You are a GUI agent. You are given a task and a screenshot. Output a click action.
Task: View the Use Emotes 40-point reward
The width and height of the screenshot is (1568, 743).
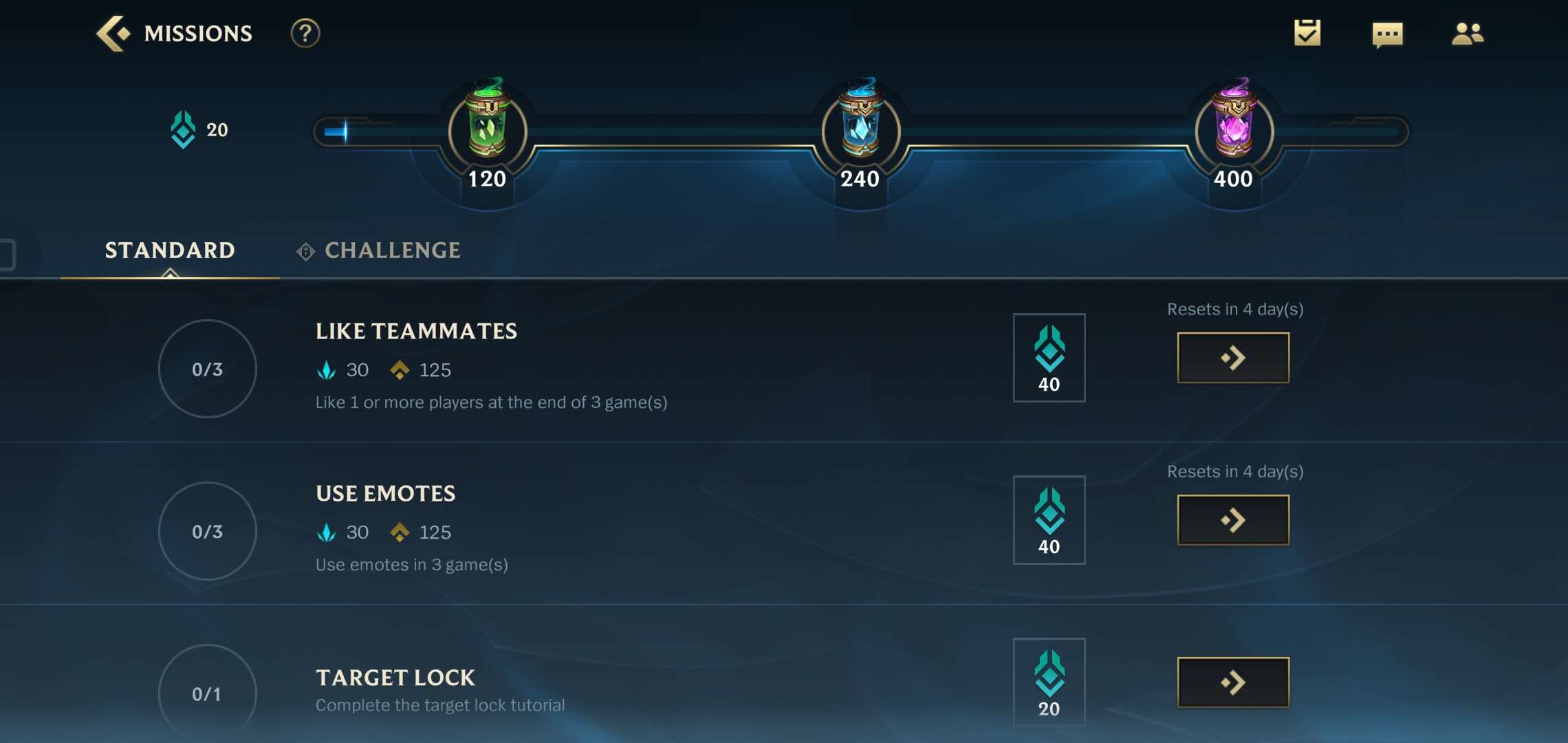[x=1049, y=520]
